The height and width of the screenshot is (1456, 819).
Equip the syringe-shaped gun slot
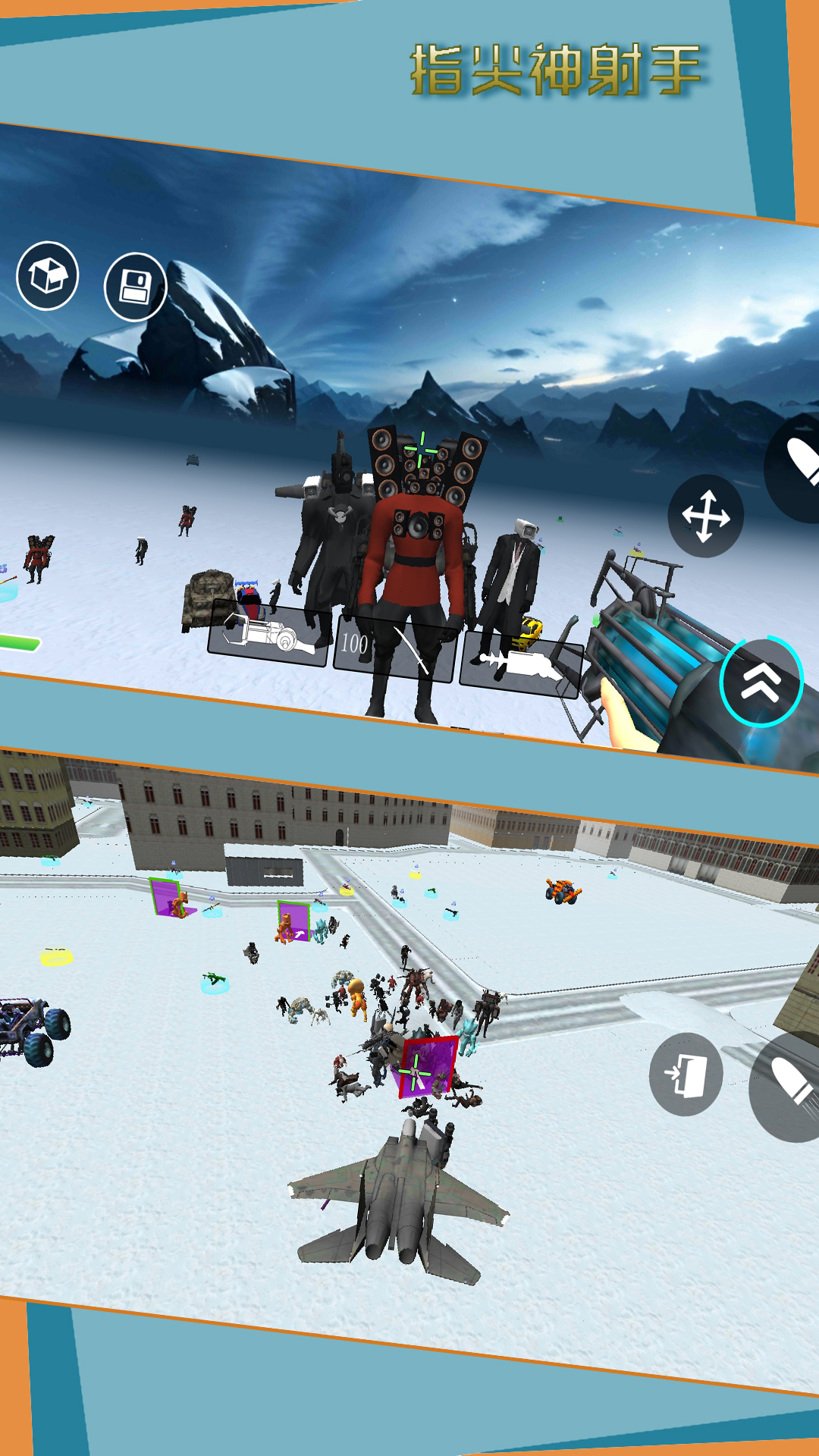[520, 664]
